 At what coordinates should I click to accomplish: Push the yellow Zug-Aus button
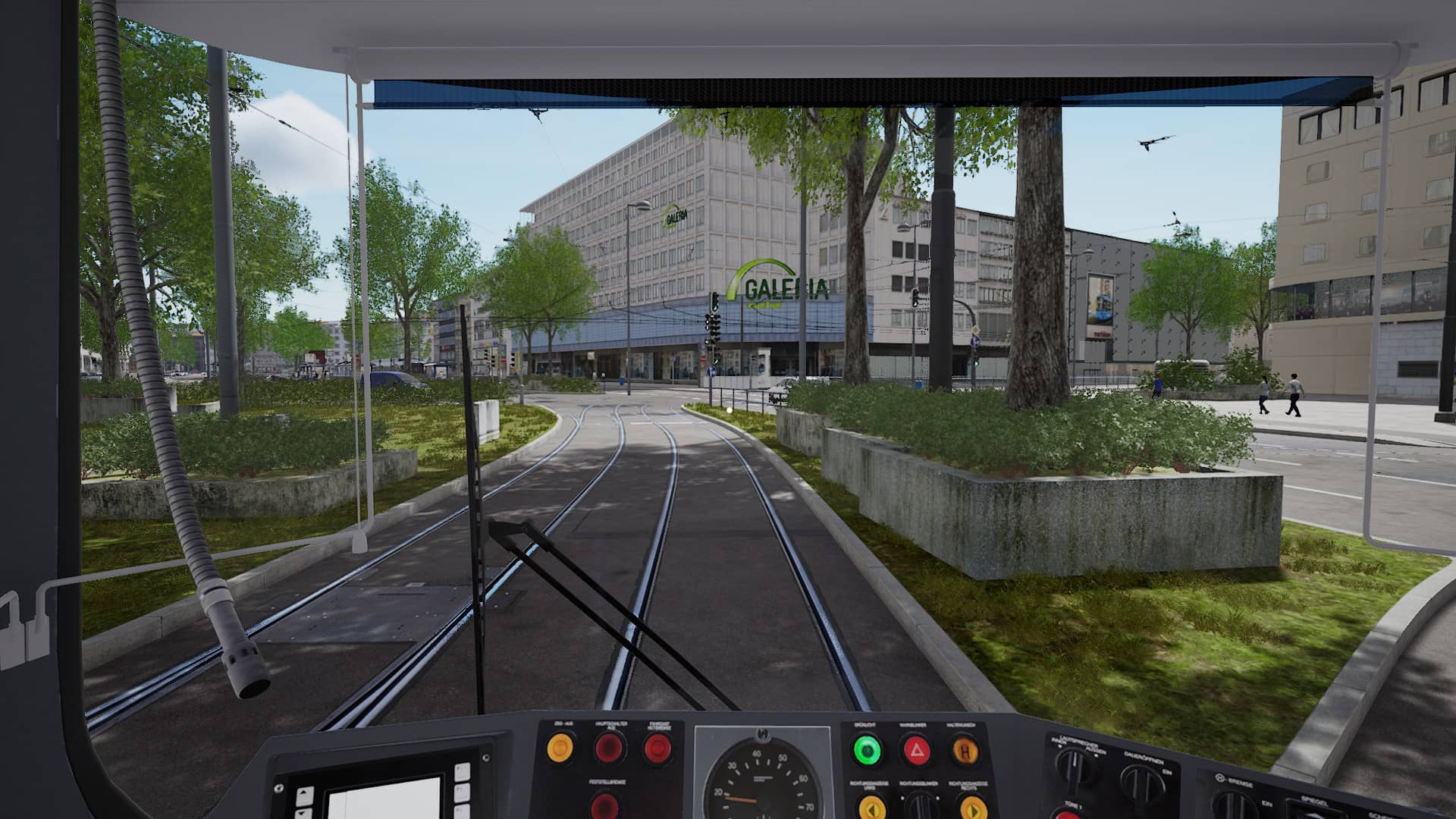point(560,749)
